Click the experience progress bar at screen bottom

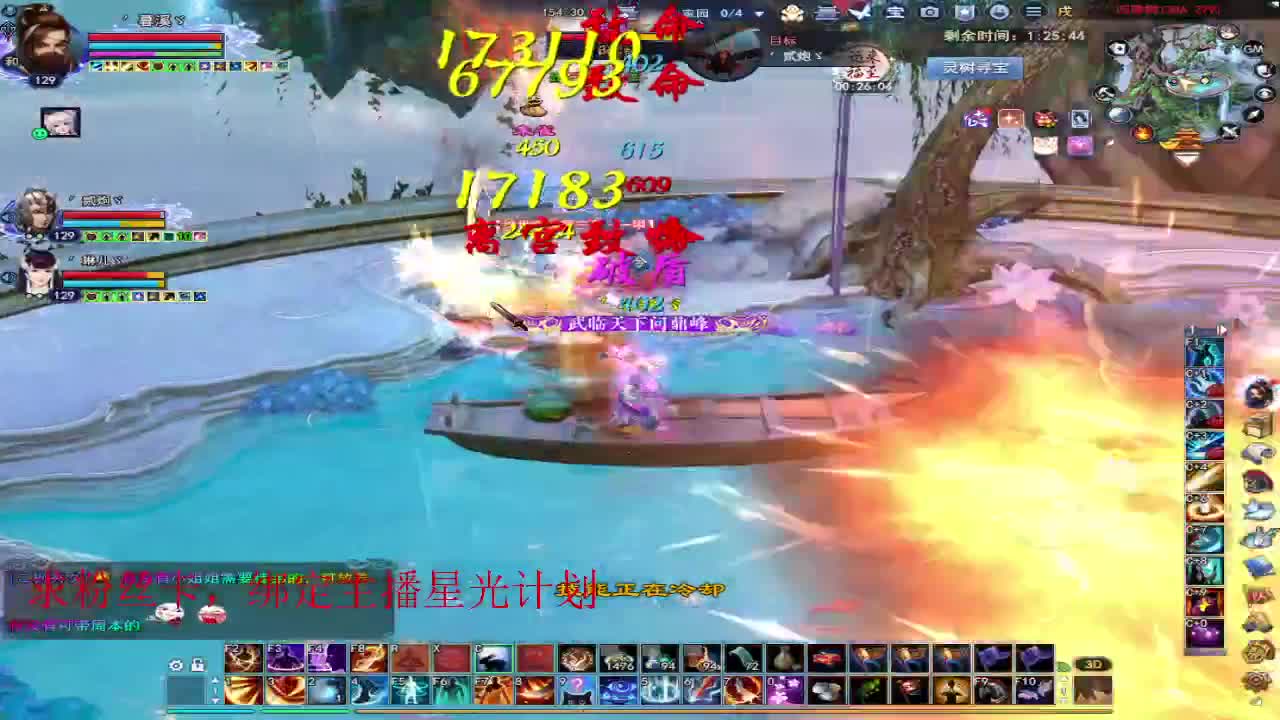pos(640,710)
